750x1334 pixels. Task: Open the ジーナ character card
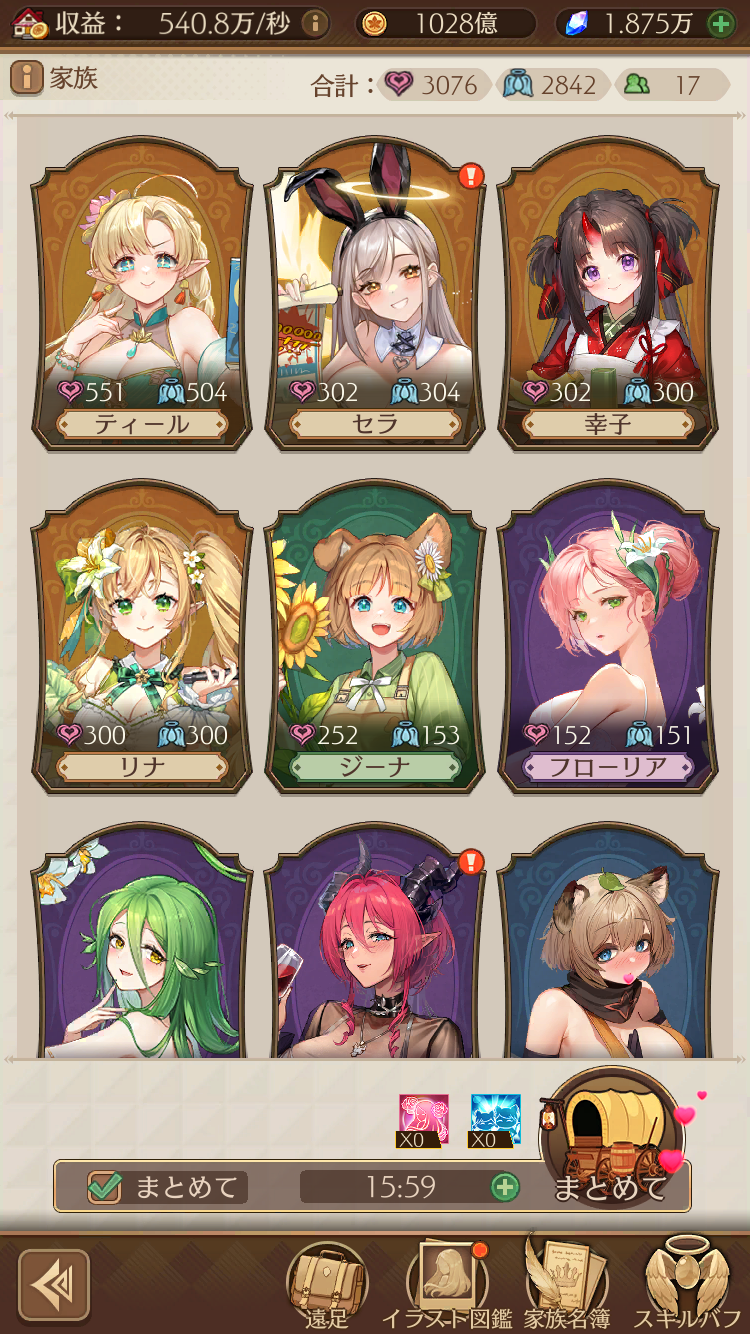pyautogui.click(x=375, y=638)
